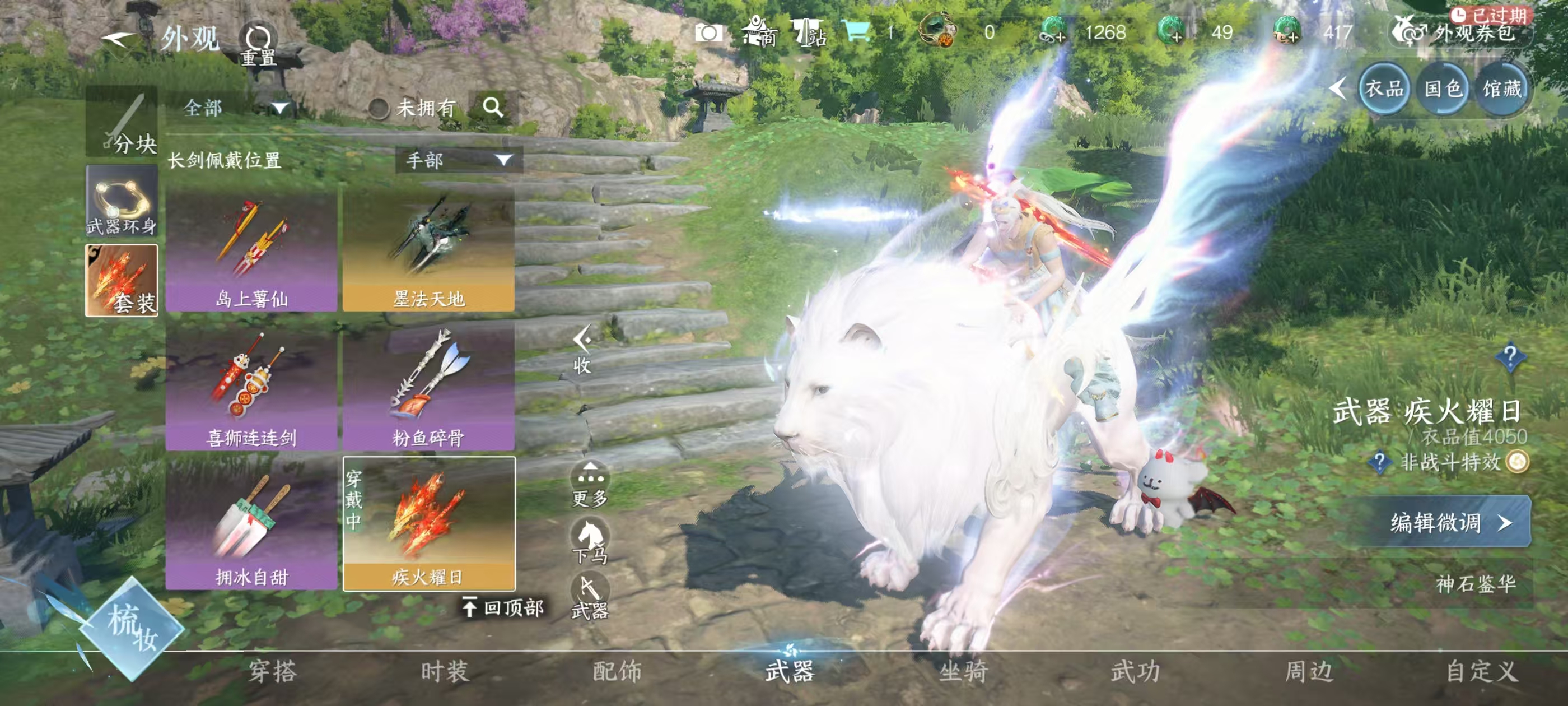The image size is (1568, 706).
Task: Open the 馆藏 collection button
Action: click(1502, 90)
